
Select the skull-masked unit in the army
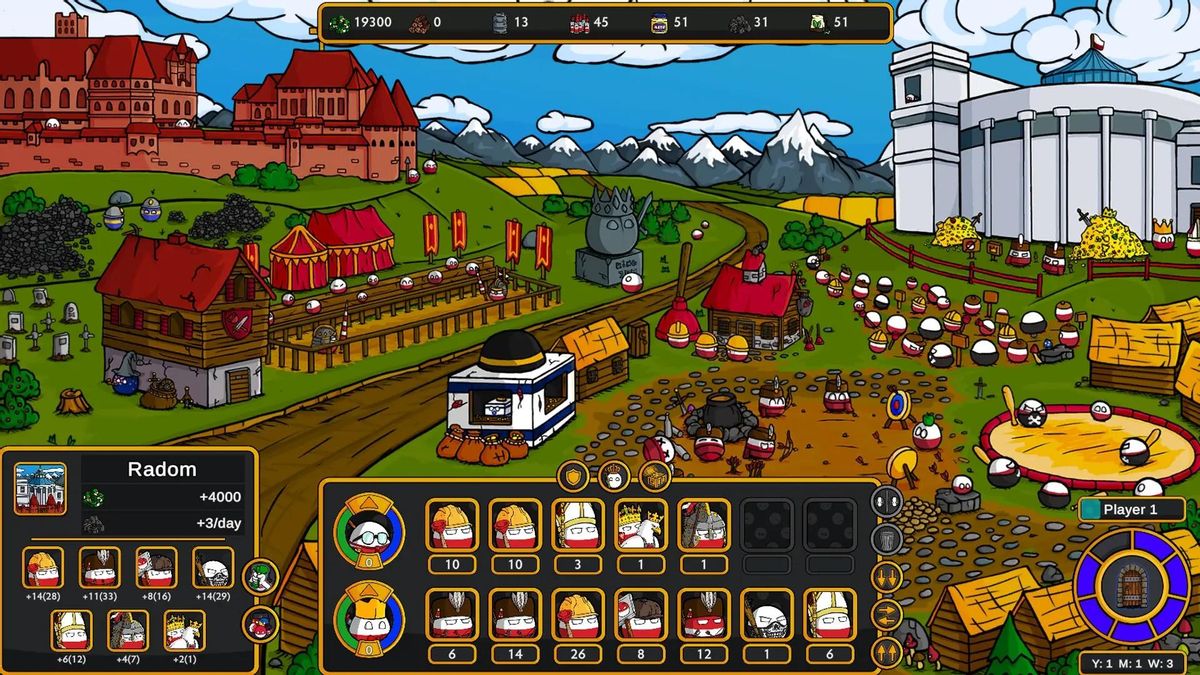(x=767, y=614)
